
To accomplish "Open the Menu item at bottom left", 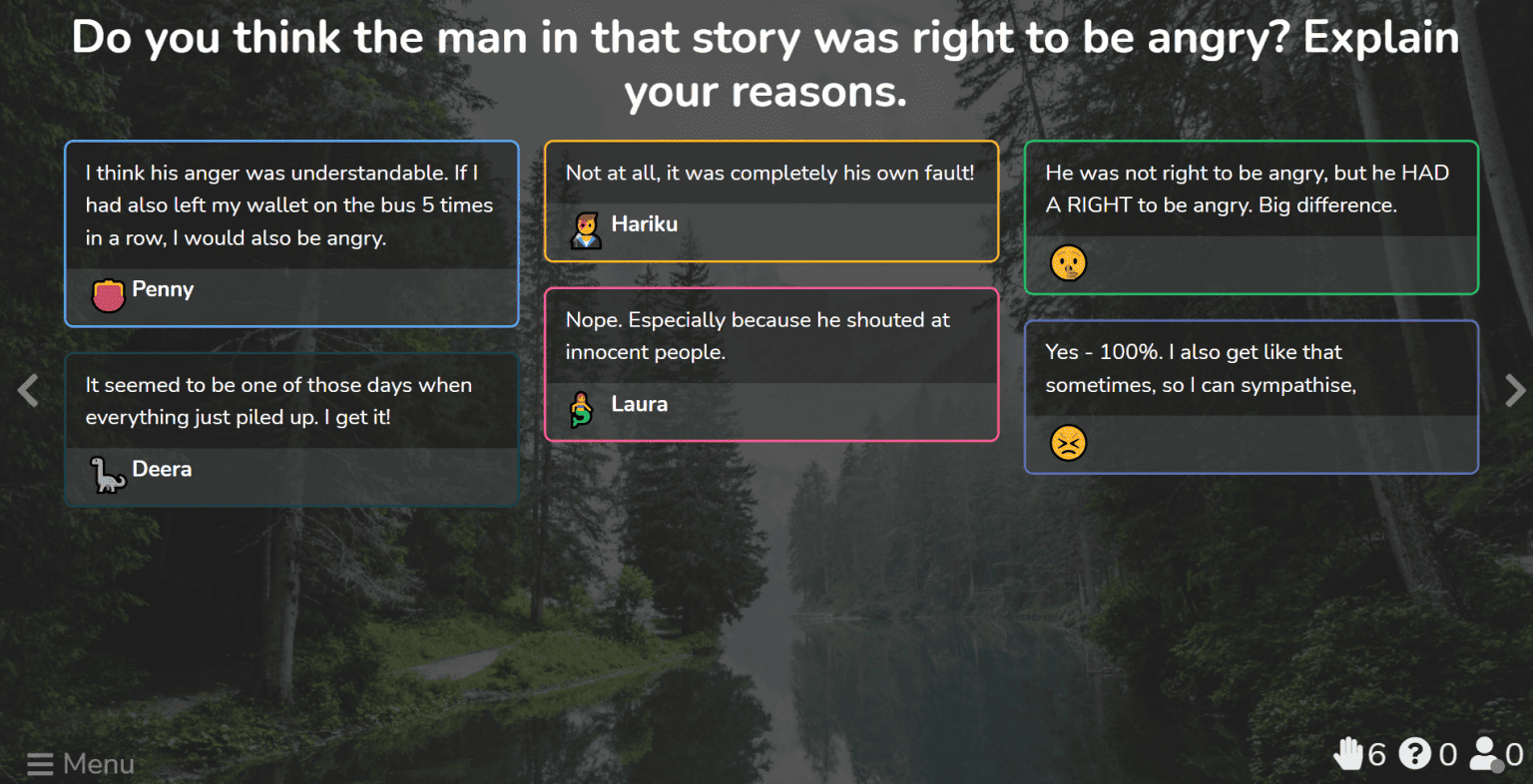I will (80, 764).
